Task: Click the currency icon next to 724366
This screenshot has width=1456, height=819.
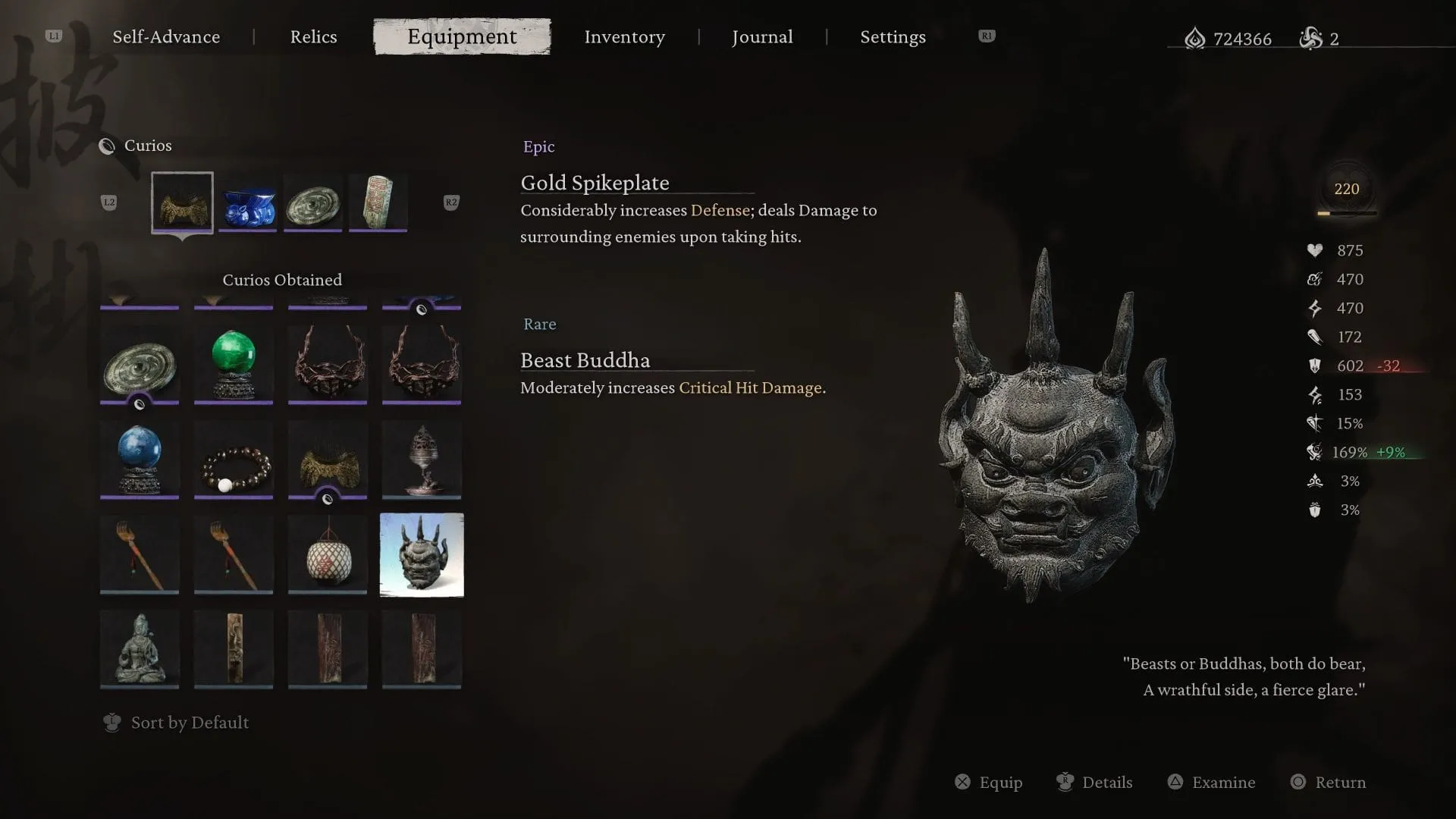Action: coord(1195,39)
